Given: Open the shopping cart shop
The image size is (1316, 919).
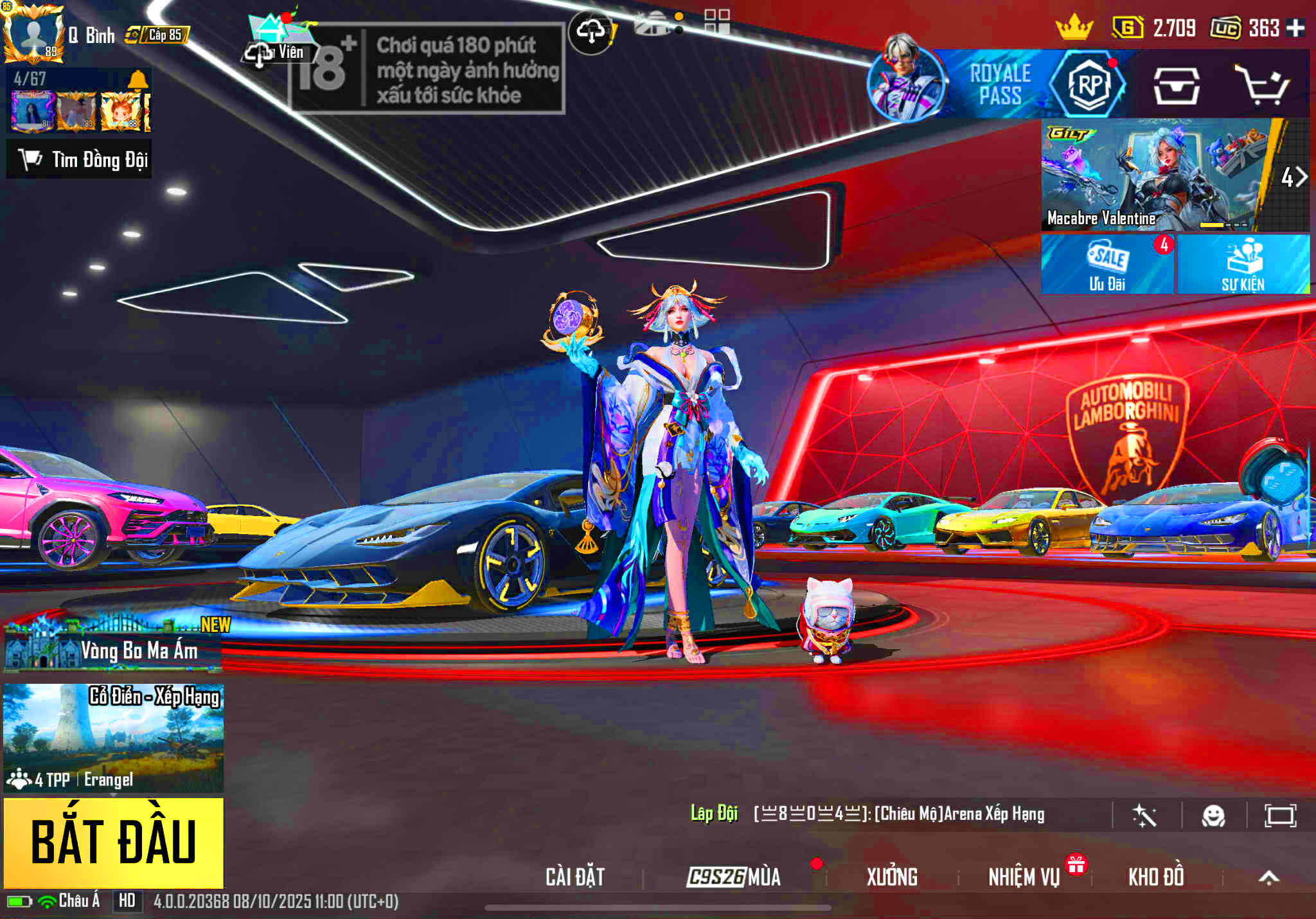Looking at the screenshot, I should tap(1262, 85).
